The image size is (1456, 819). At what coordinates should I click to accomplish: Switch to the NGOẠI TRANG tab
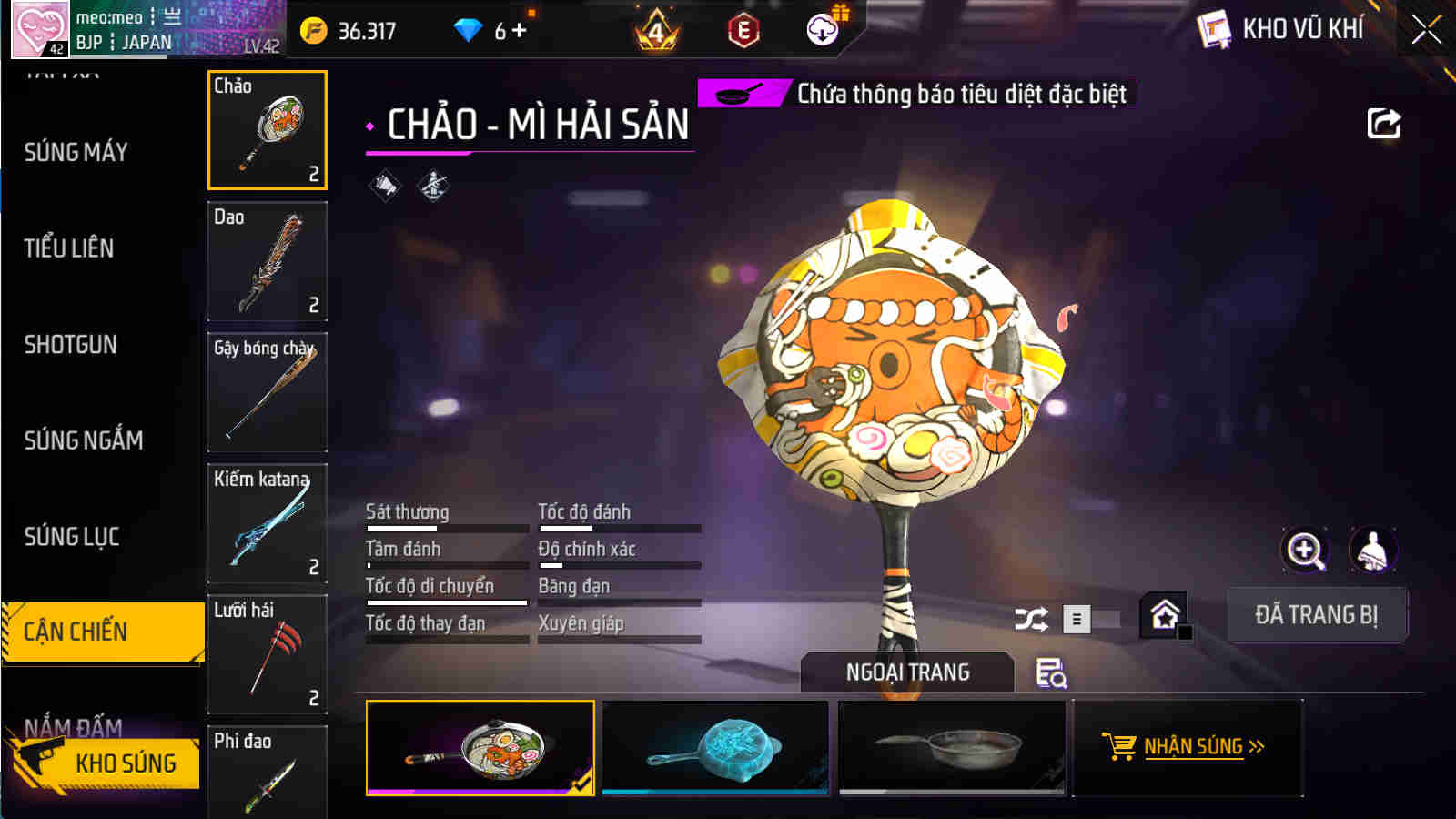pos(905,672)
